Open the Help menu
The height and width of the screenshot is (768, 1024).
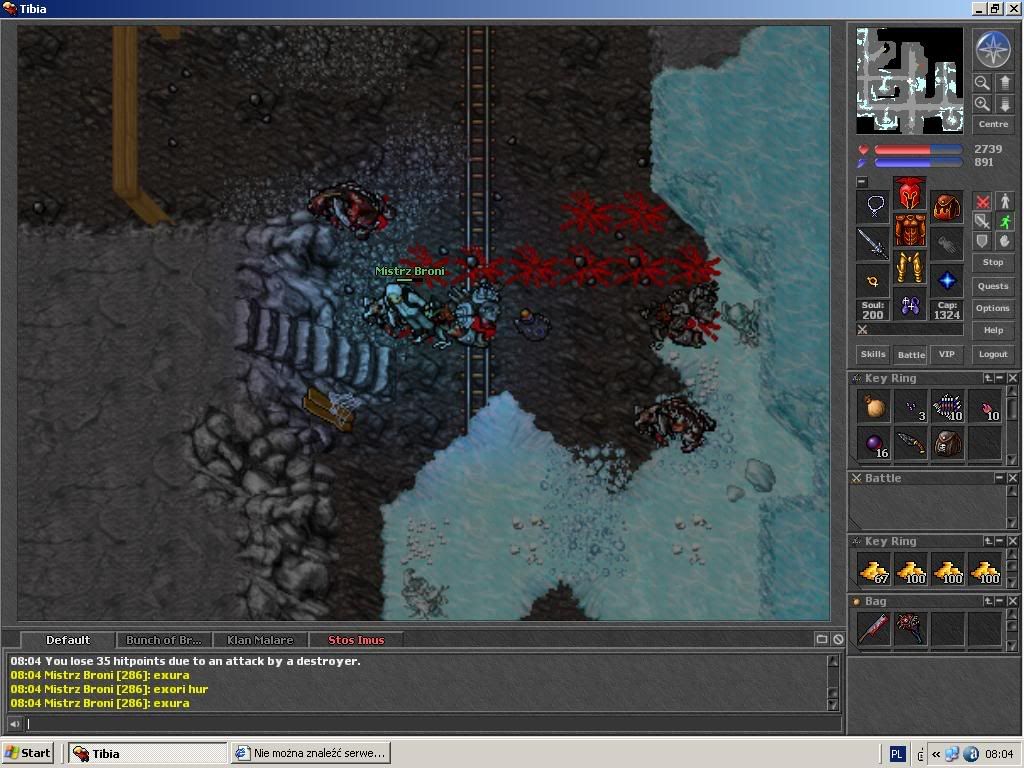point(992,330)
